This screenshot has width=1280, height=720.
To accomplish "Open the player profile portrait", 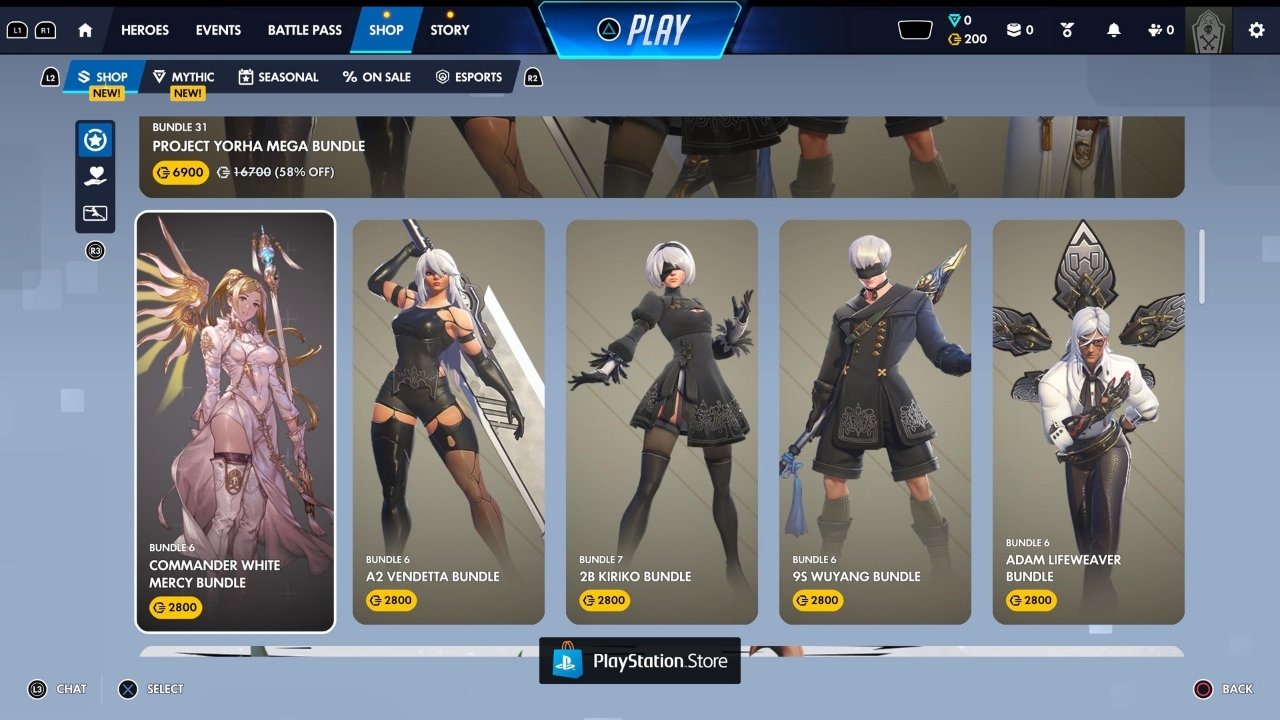I will (x=1208, y=30).
